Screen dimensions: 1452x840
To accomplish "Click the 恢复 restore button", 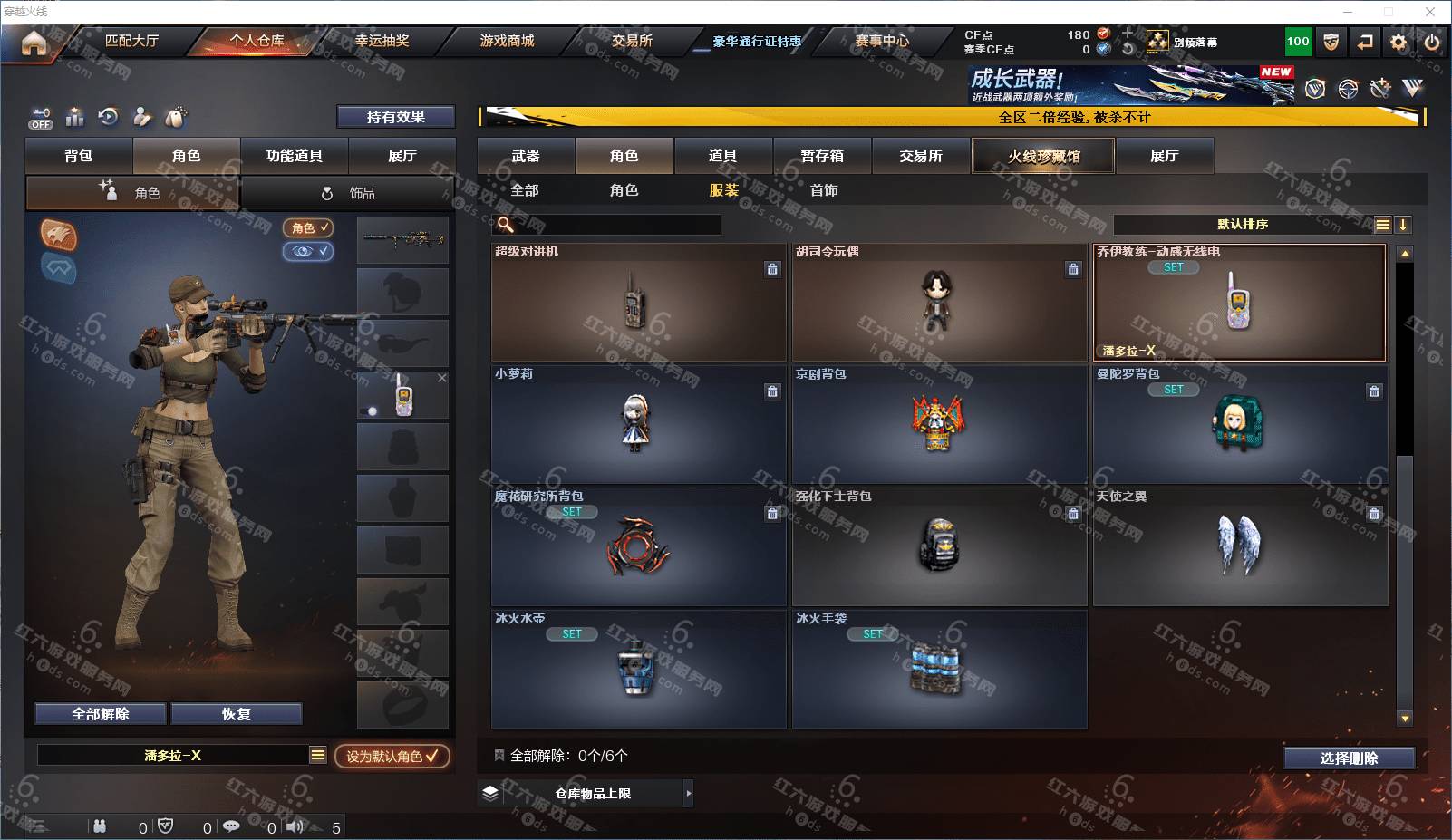I will [236, 714].
